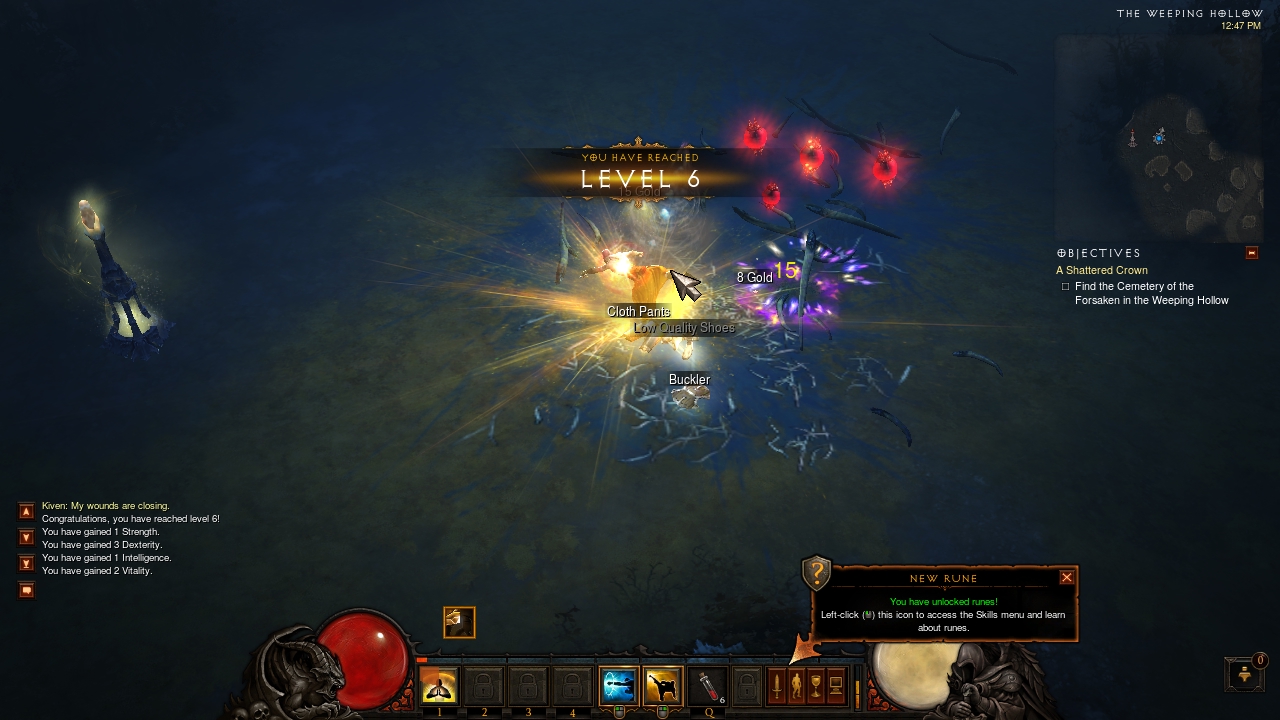
Task: Open the human figure menu button
Action: click(x=796, y=686)
